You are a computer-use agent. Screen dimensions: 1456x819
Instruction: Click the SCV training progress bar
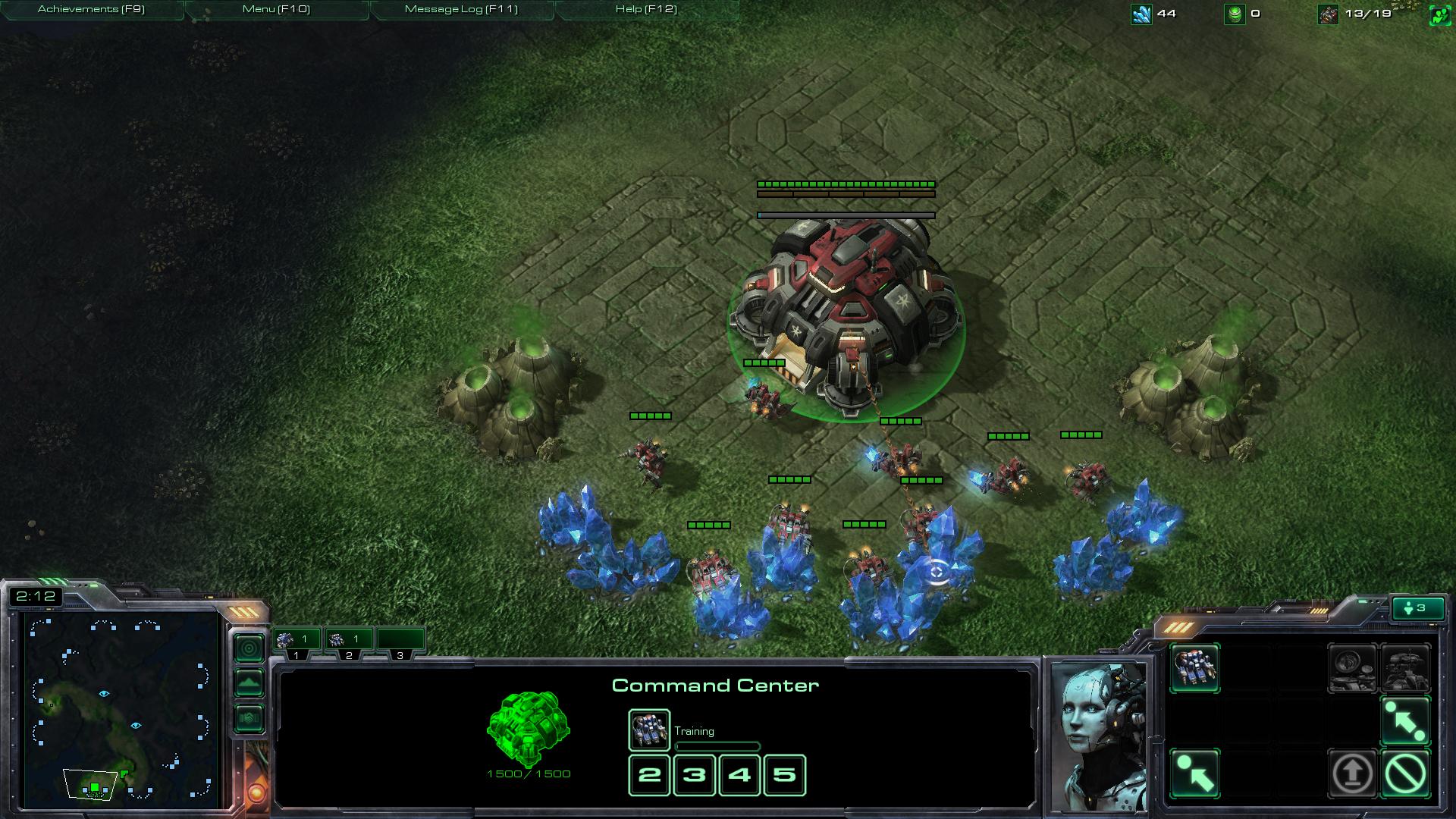point(717,746)
